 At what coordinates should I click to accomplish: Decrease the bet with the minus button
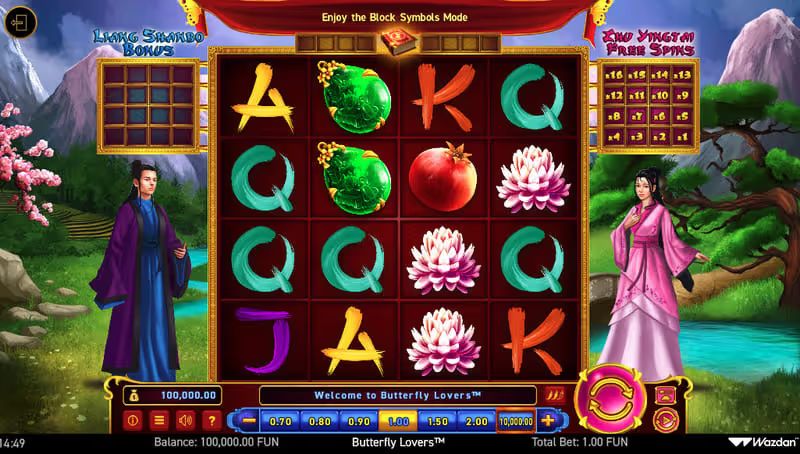pyautogui.click(x=248, y=421)
